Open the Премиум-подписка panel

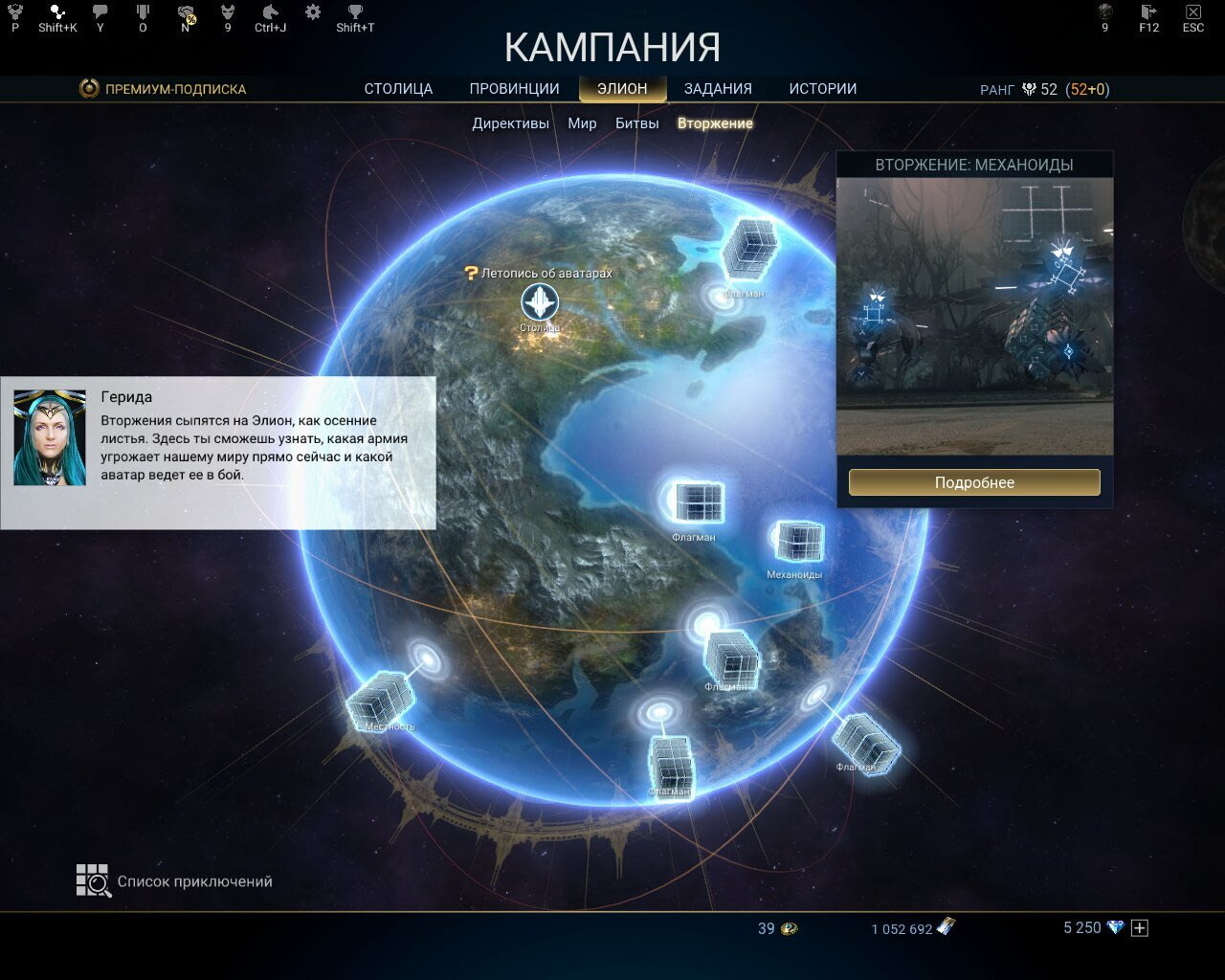163,88
